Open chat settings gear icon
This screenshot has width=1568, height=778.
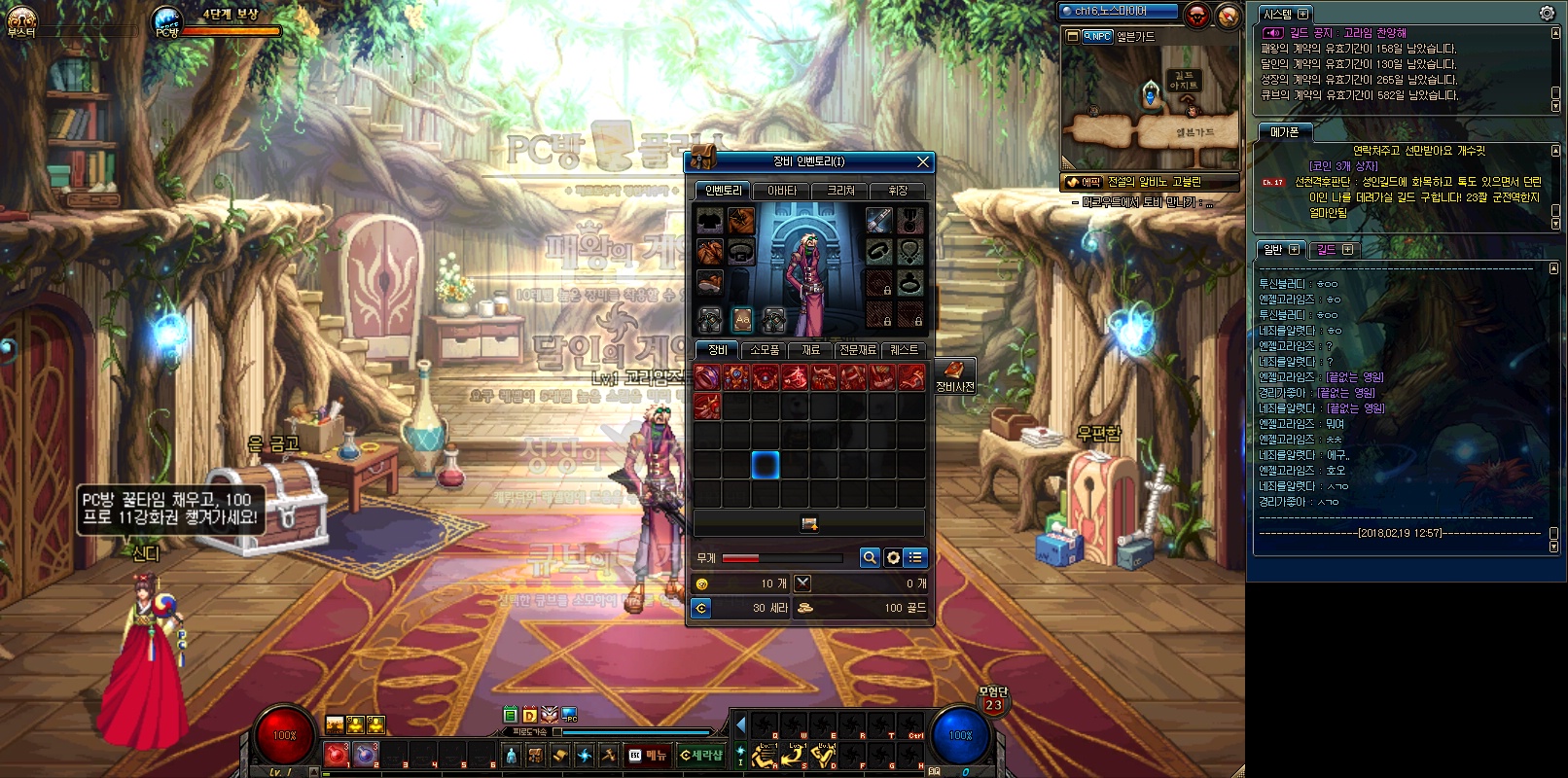pos(1547,13)
